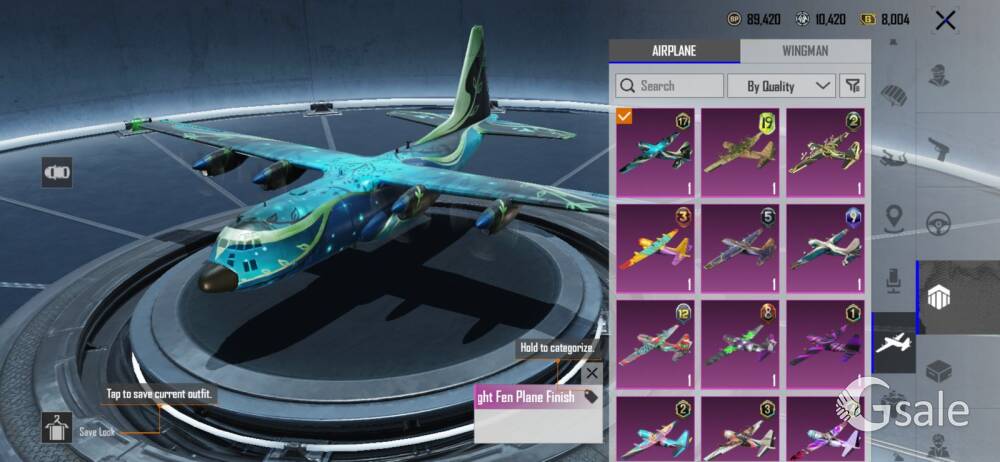This screenshot has width=1000, height=462.
Task: Switch to the Wingman tab
Action: (x=805, y=51)
